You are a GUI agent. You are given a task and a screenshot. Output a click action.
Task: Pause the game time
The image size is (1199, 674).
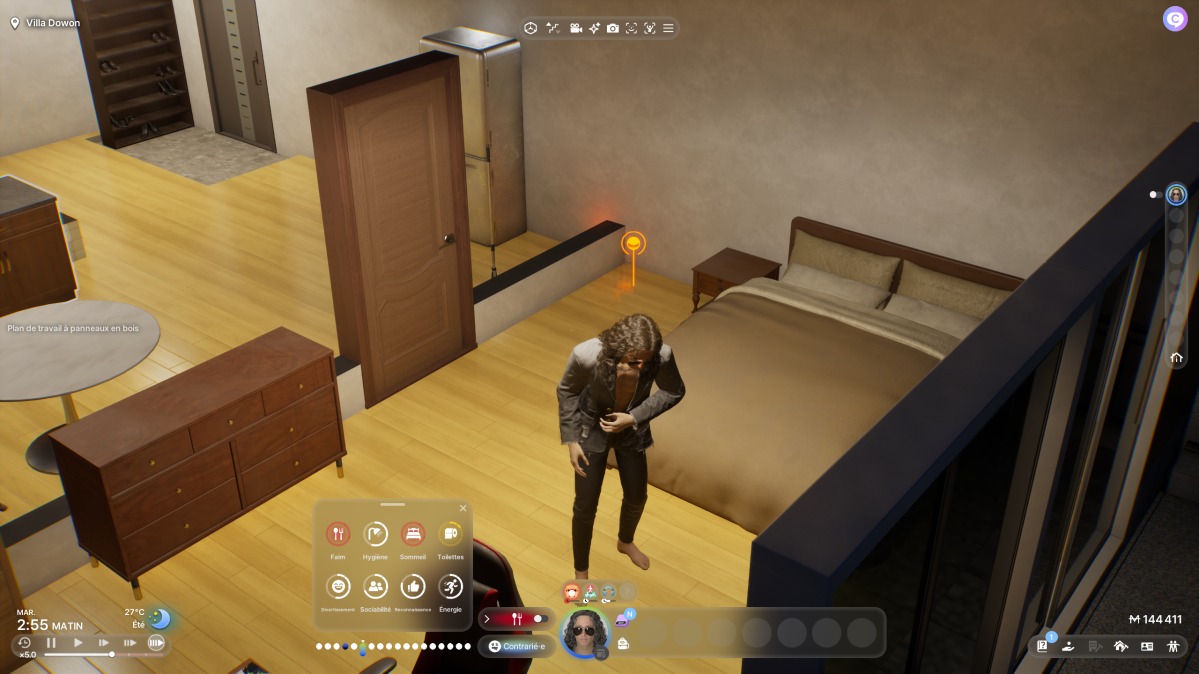click(x=51, y=643)
